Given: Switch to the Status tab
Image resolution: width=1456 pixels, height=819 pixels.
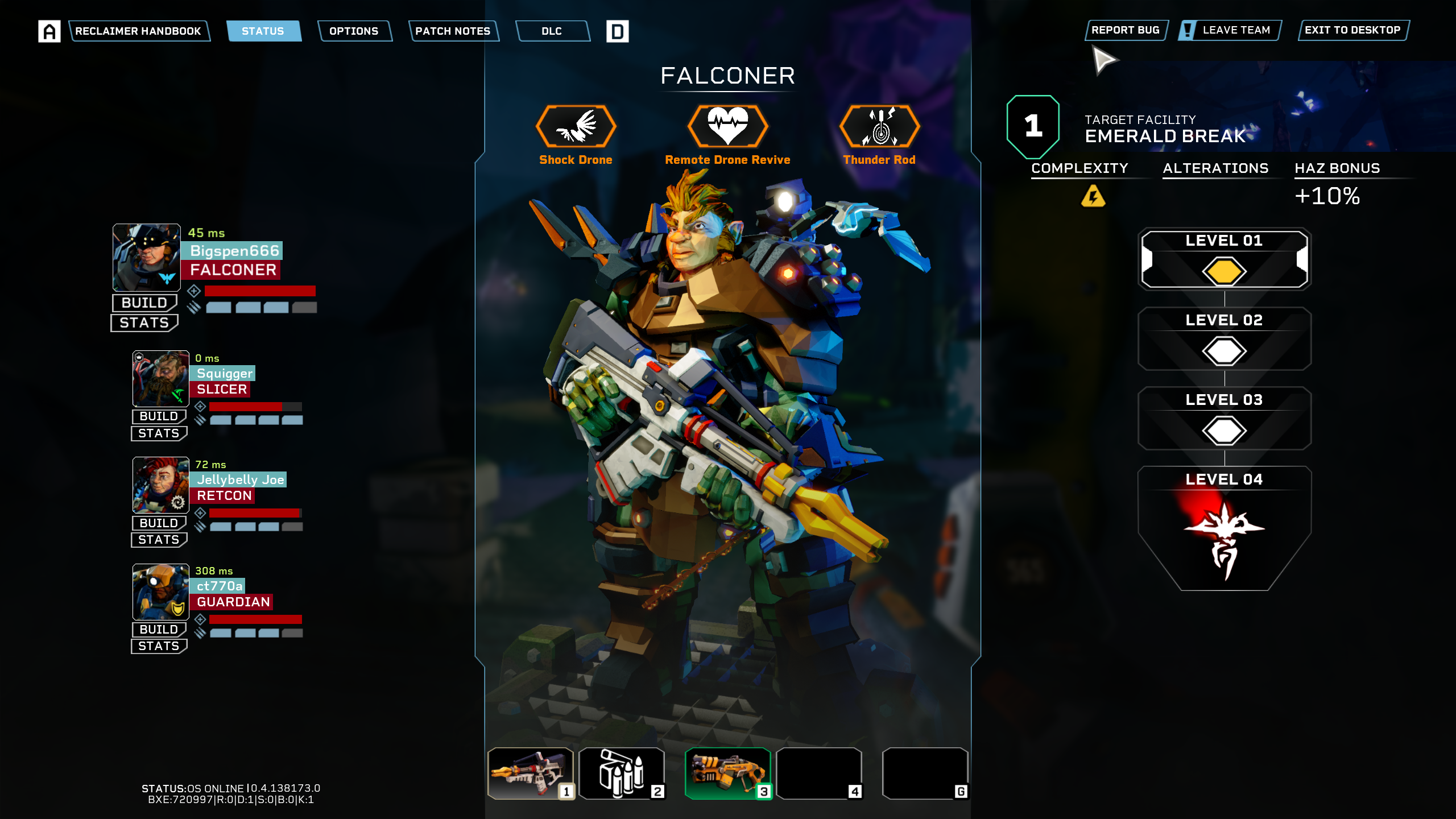Looking at the screenshot, I should click(263, 31).
